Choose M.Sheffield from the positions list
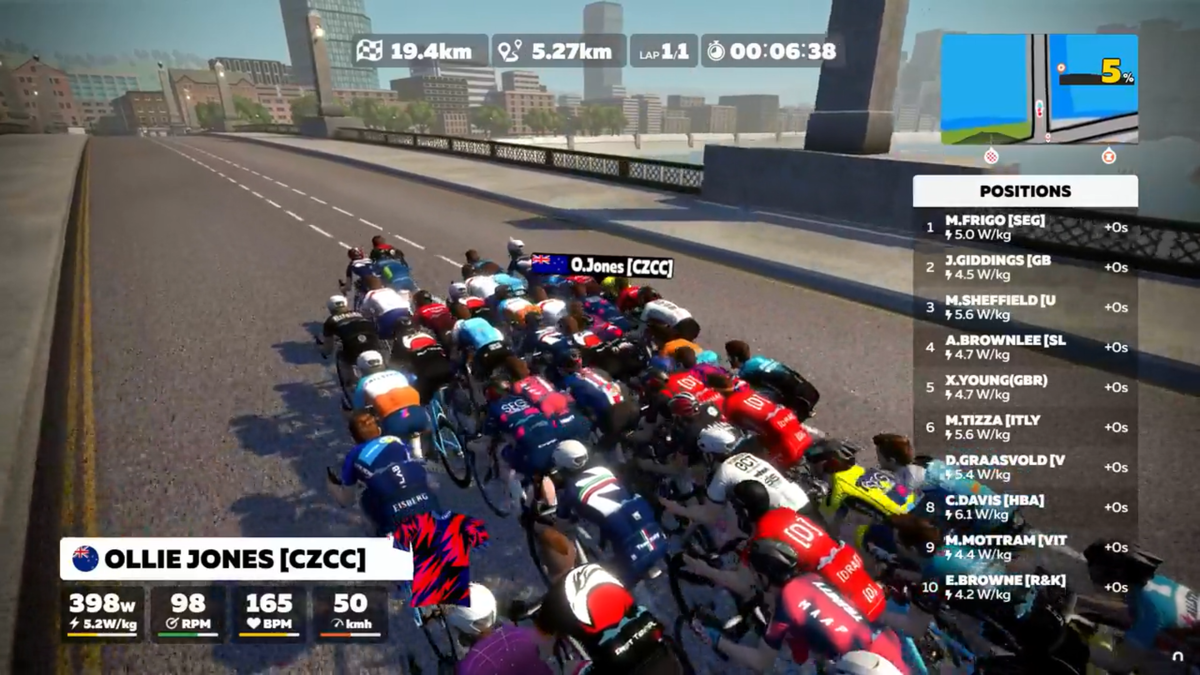 pos(1025,307)
